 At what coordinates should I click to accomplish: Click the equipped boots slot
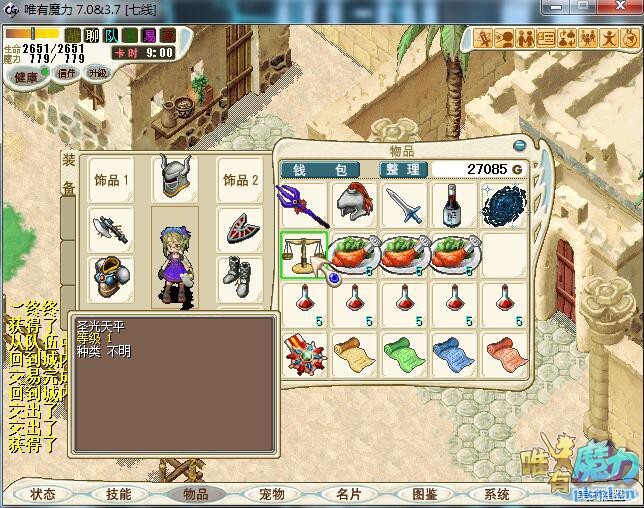pos(240,274)
